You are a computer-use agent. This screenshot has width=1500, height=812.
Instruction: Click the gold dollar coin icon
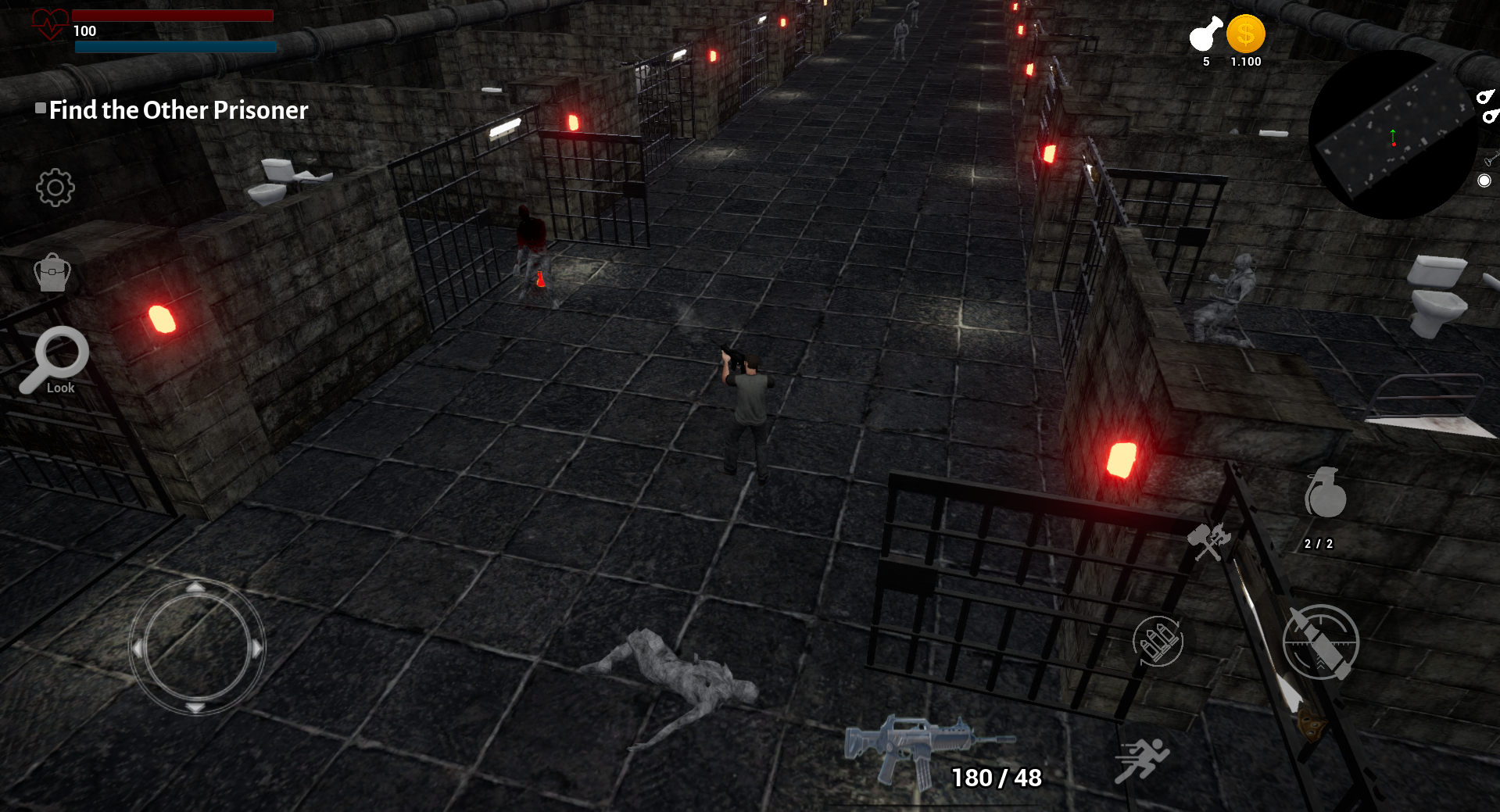click(1245, 34)
